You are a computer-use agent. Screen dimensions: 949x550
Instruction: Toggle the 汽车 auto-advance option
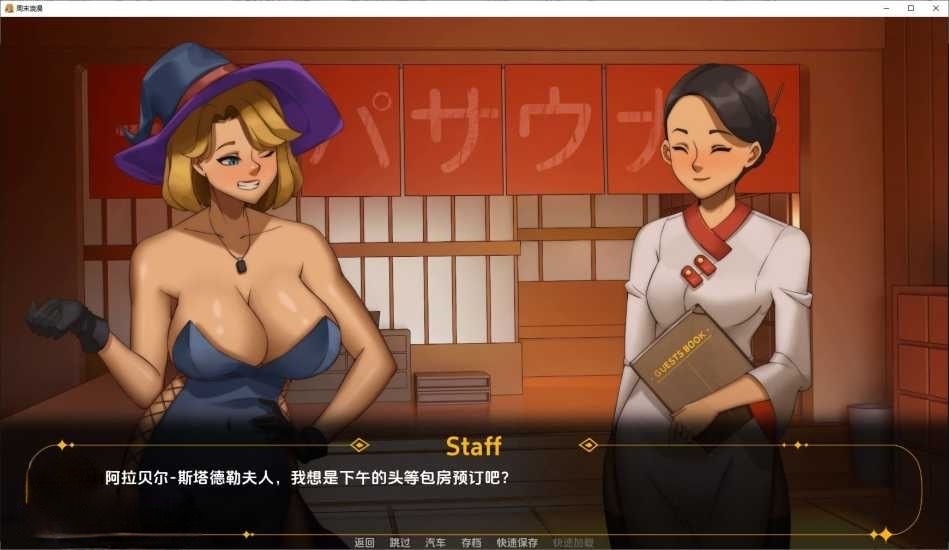[x=435, y=543]
